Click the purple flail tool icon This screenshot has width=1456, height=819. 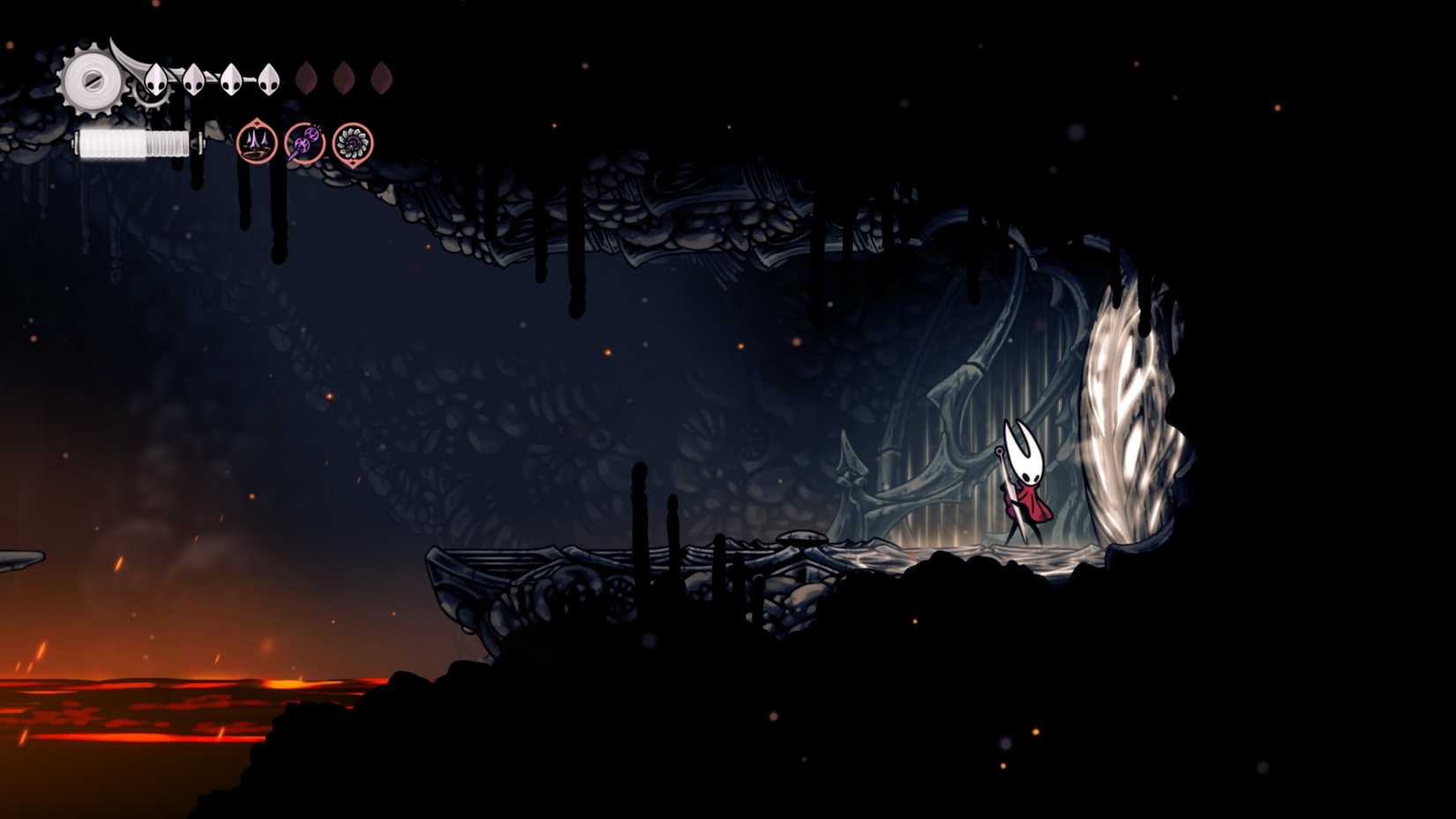(304, 143)
